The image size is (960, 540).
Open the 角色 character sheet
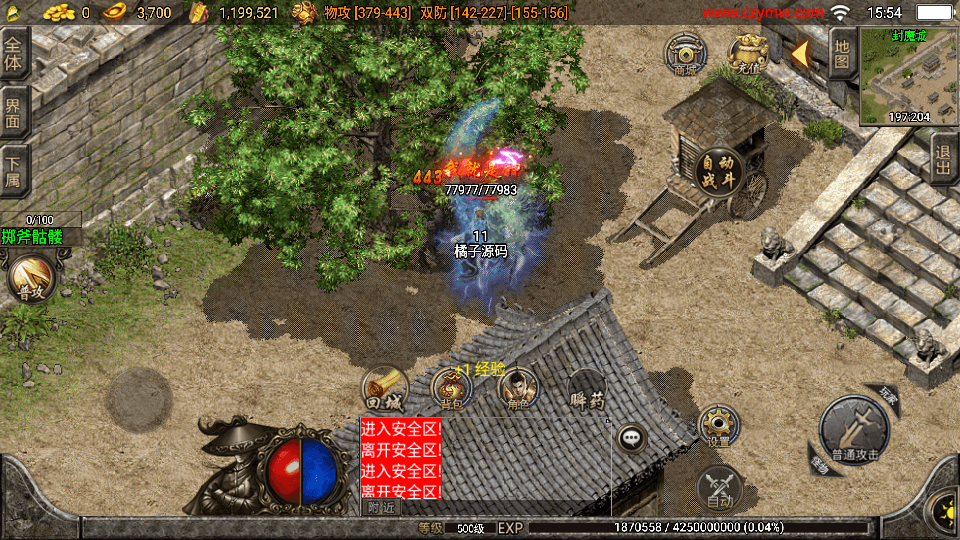coord(518,388)
